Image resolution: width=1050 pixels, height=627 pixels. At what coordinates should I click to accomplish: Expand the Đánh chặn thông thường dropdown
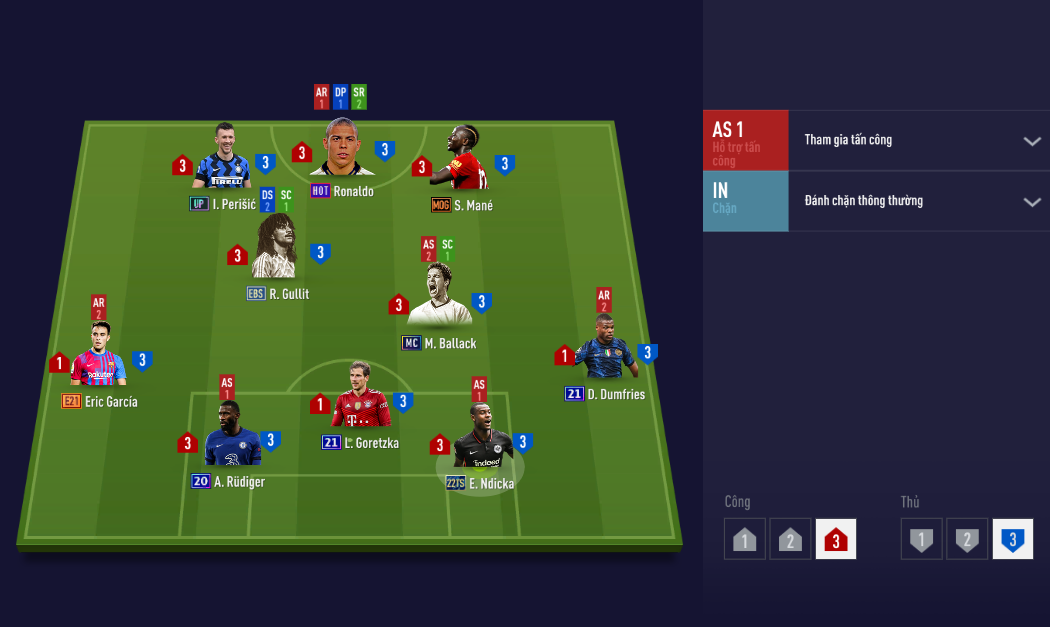1031,202
